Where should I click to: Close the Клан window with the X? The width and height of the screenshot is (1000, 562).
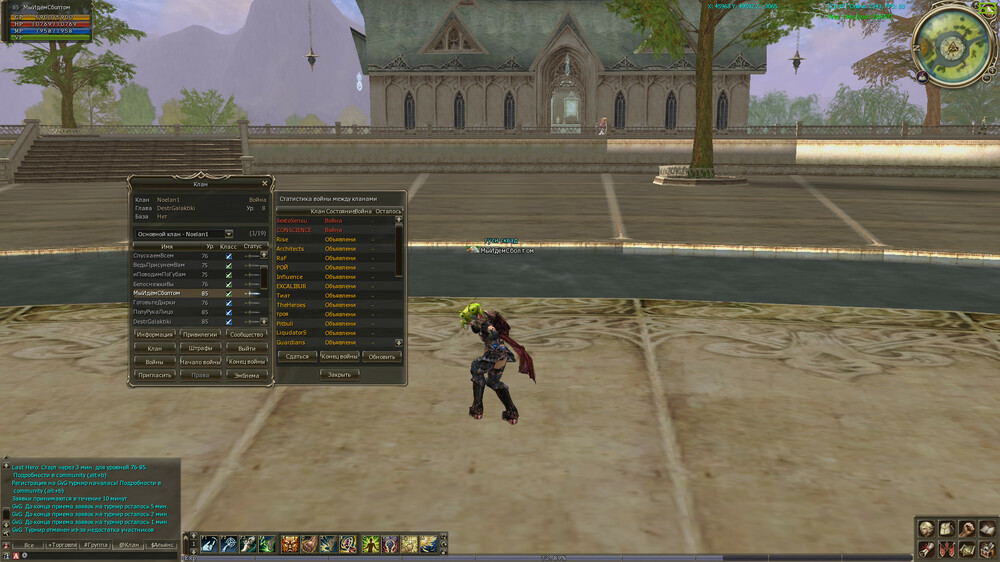[264, 183]
